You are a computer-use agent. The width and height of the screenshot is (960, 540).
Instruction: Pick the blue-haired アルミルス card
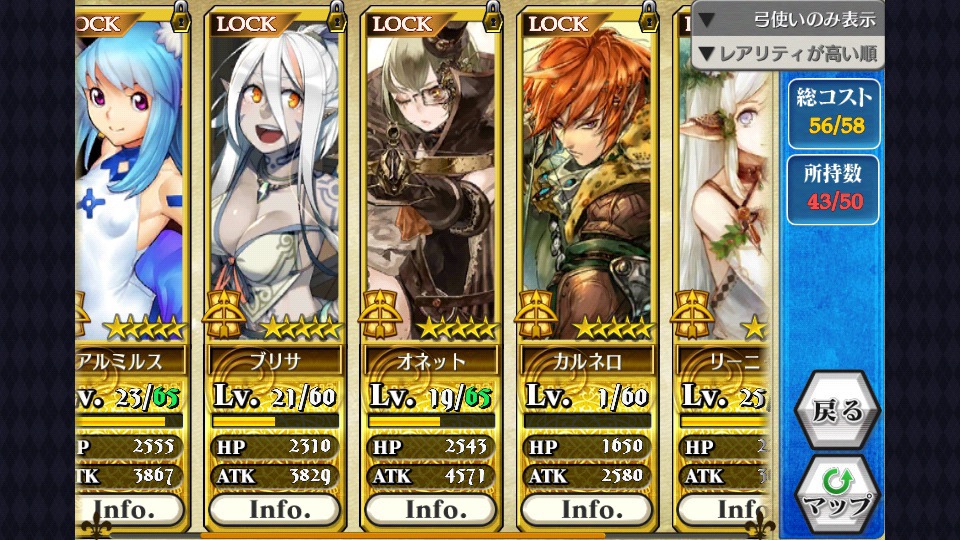[130, 180]
